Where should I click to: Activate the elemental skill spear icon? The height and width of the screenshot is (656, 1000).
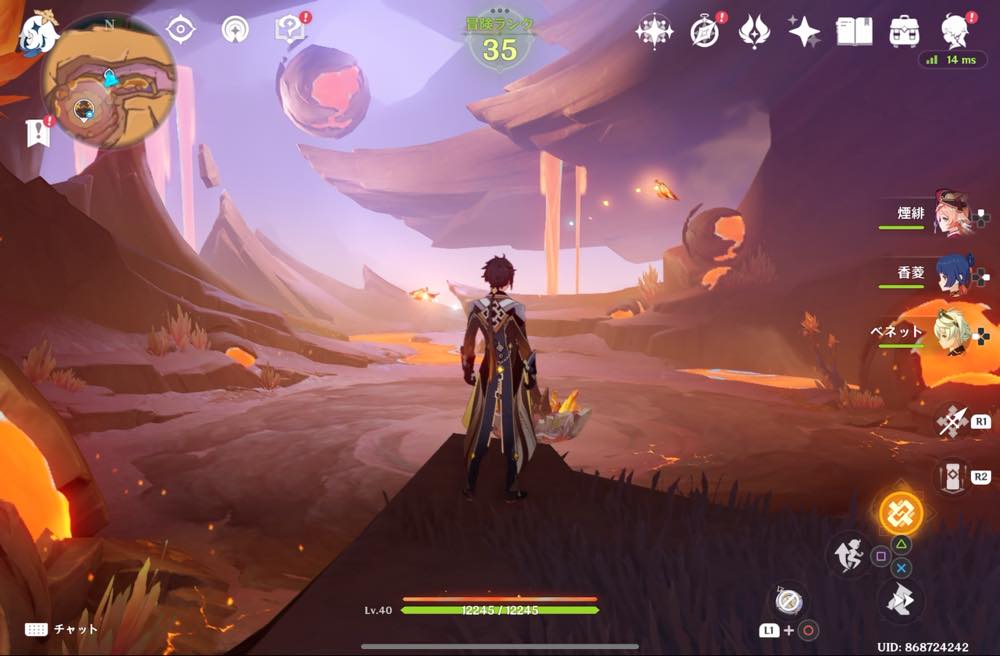tap(950, 422)
